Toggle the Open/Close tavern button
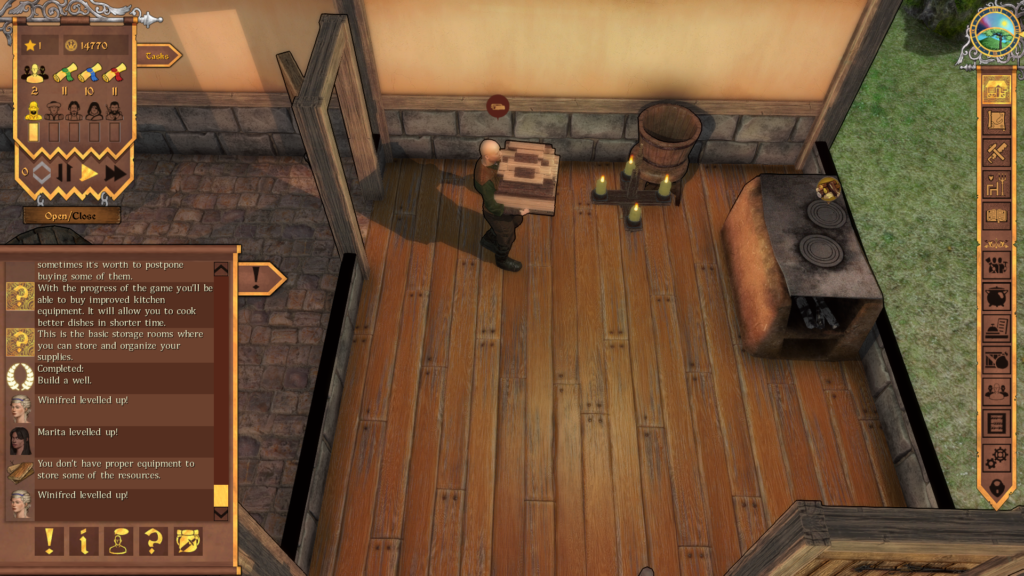The width and height of the screenshot is (1024, 576). pyautogui.click(x=72, y=215)
